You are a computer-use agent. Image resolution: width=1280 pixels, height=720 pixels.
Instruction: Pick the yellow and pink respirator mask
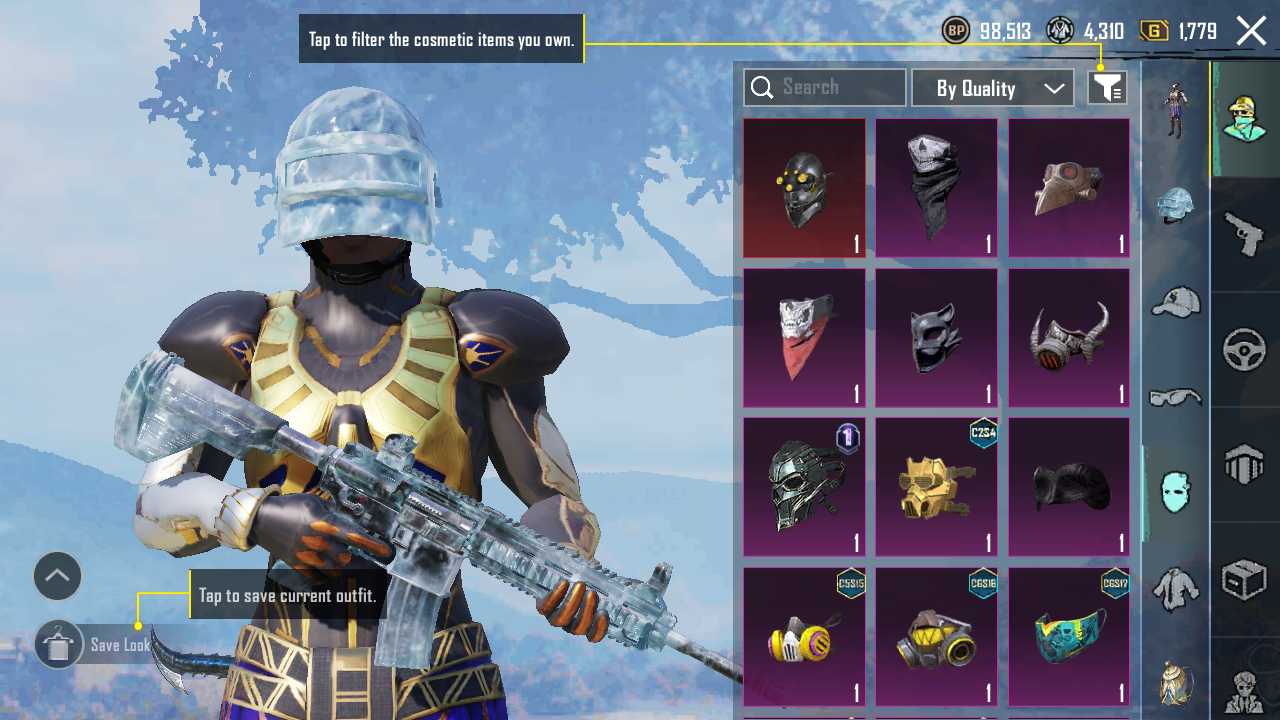(x=804, y=637)
